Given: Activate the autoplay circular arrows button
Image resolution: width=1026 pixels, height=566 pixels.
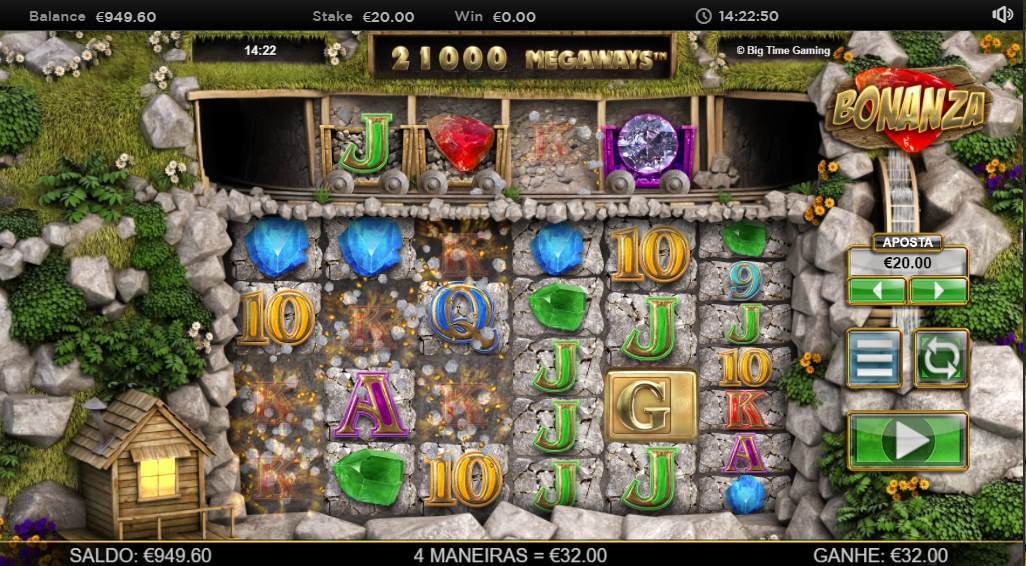Looking at the screenshot, I should (x=940, y=358).
